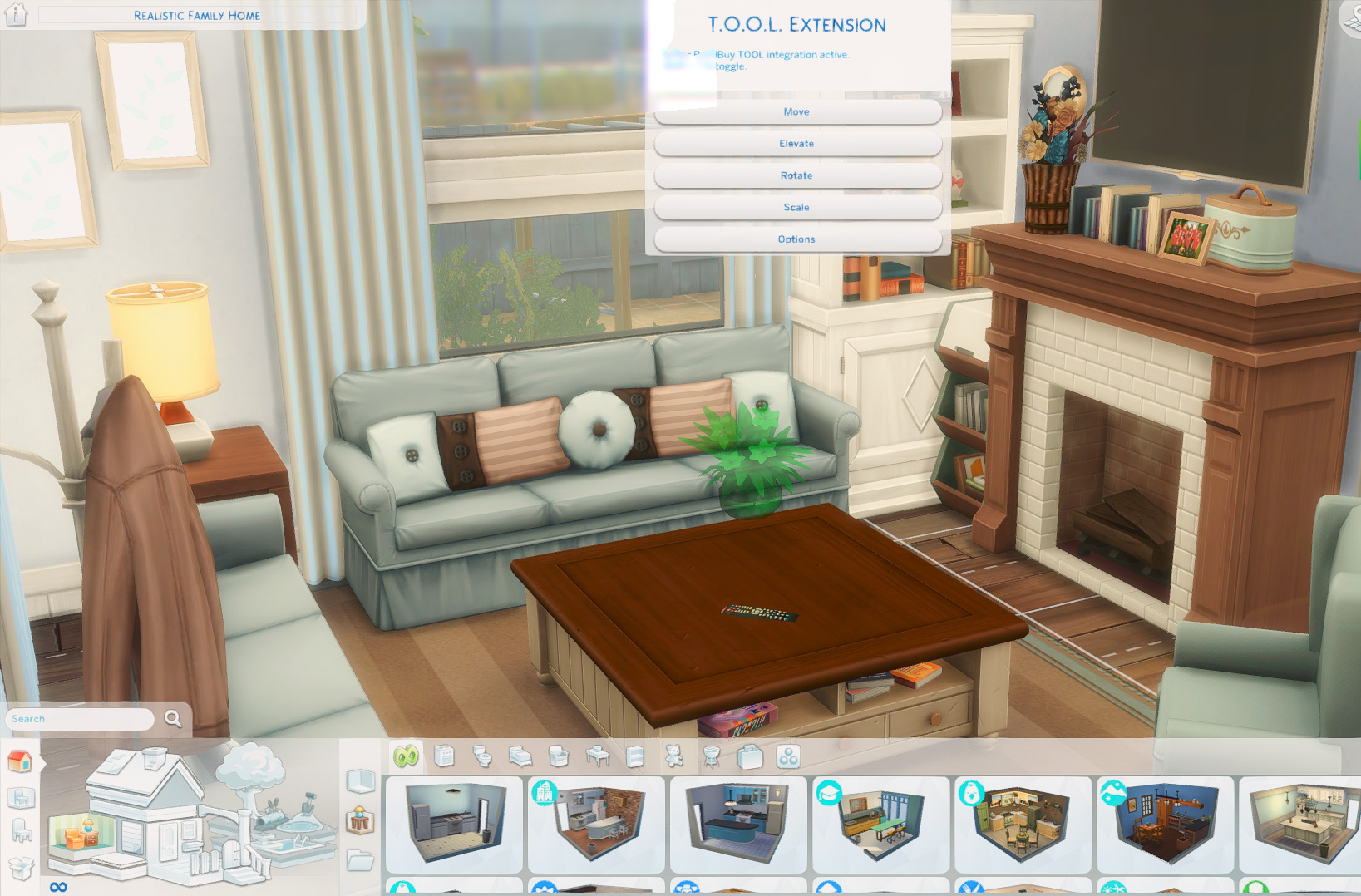Open the dining table room category
1361x896 pixels.
tap(597, 756)
